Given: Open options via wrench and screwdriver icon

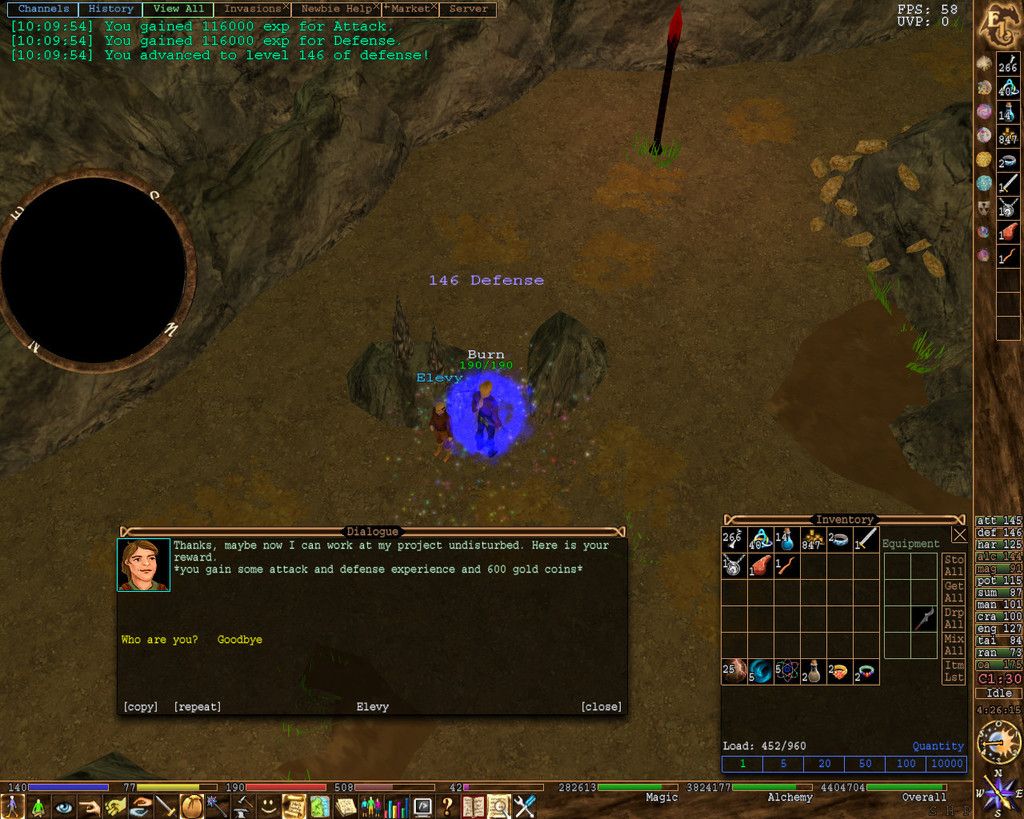Looking at the screenshot, I should (x=525, y=805).
